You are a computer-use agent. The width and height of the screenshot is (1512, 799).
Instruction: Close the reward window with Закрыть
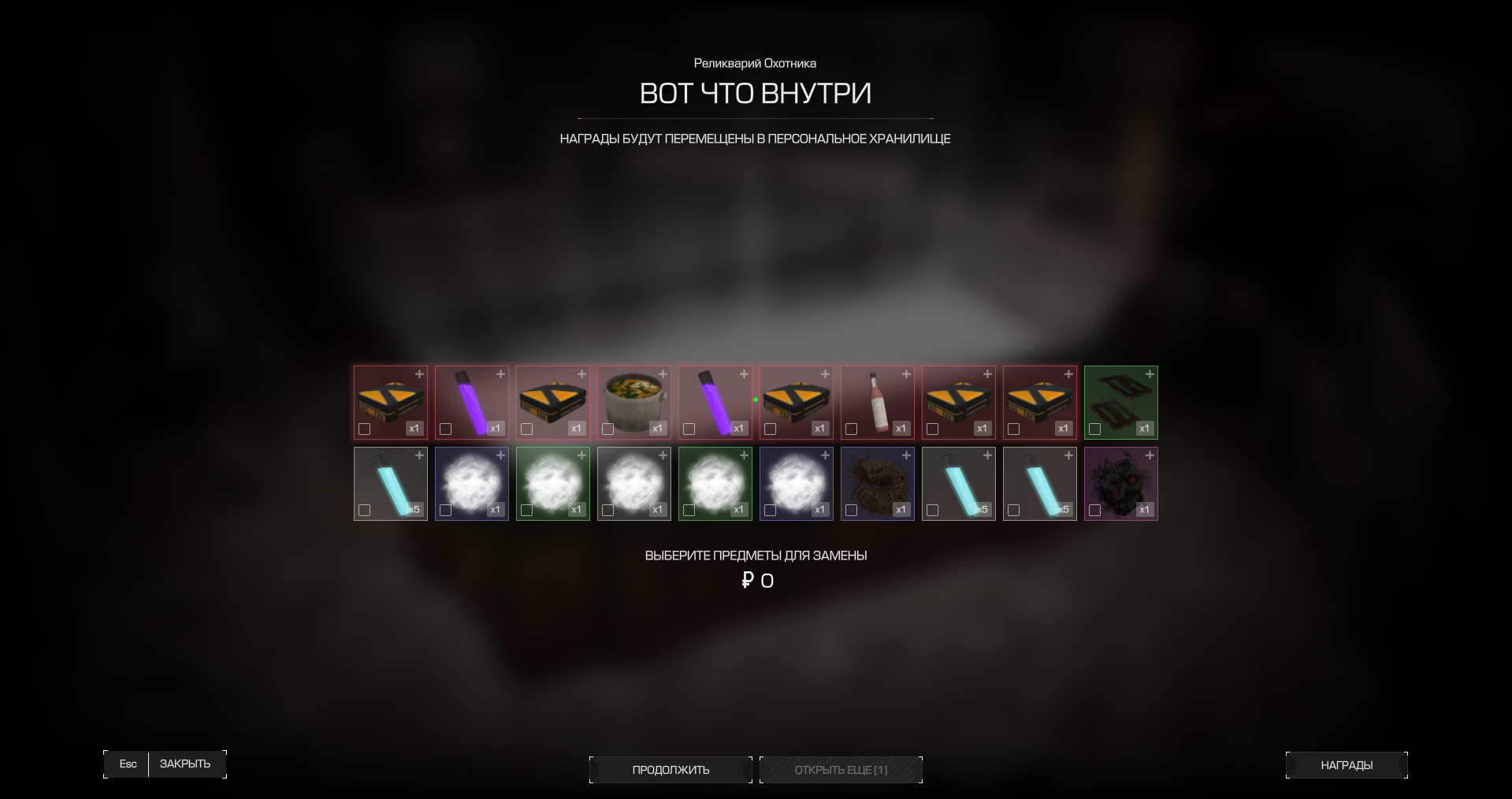(x=184, y=764)
